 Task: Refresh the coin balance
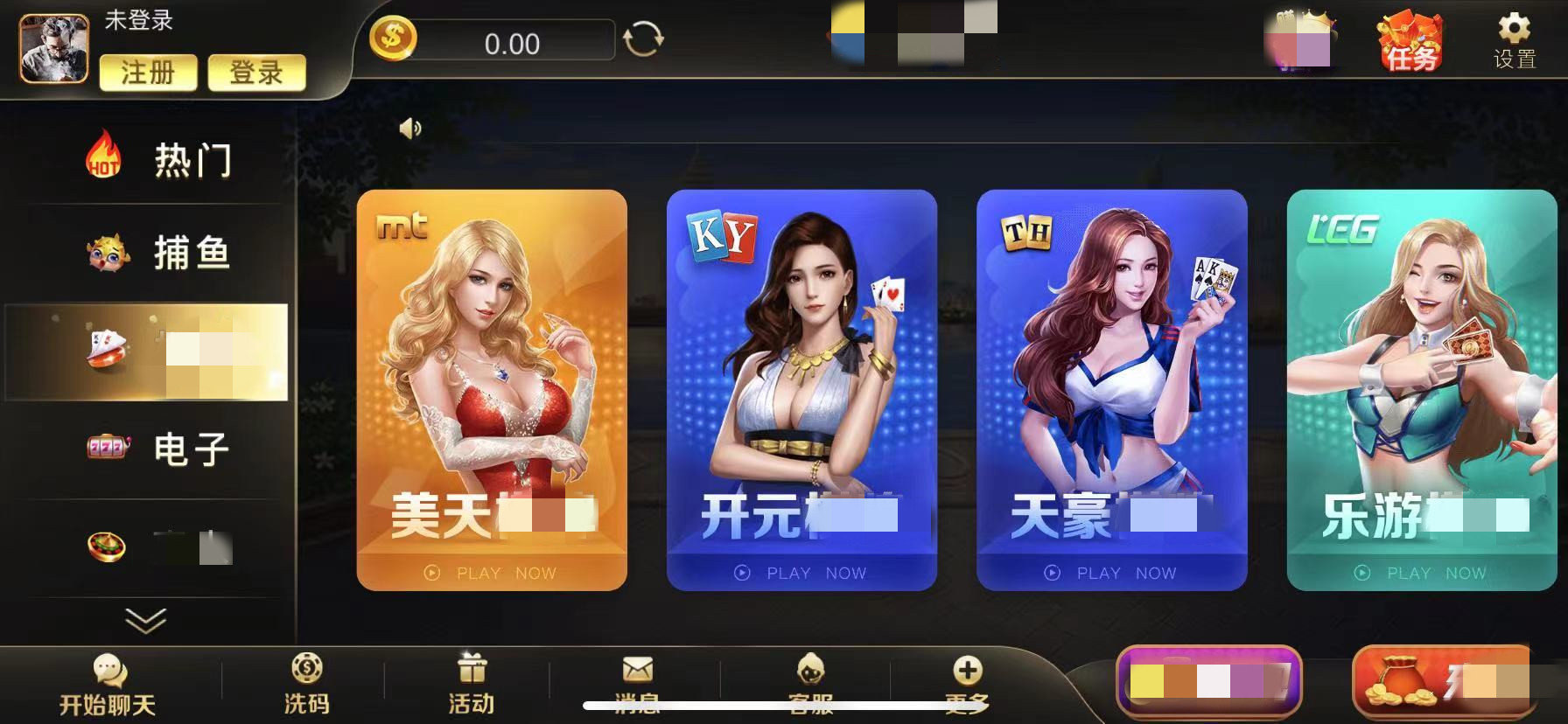coord(641,39)
